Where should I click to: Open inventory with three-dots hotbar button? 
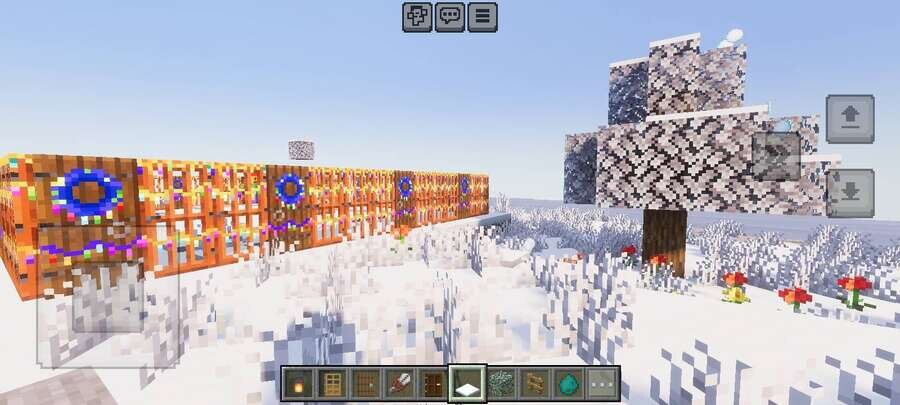(x=602, y=382)
